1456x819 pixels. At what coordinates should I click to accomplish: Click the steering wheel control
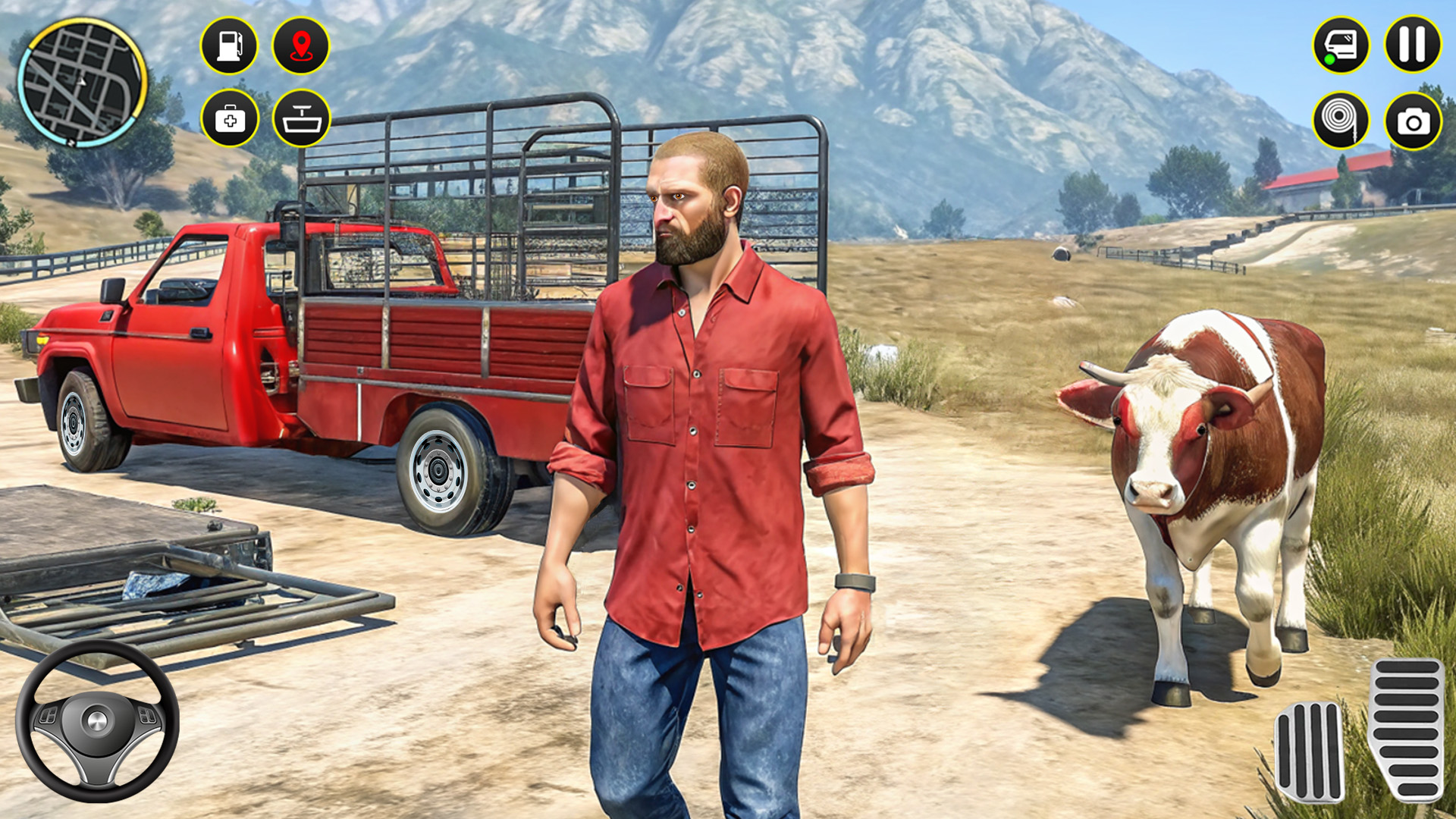click(x=97, y=720)
